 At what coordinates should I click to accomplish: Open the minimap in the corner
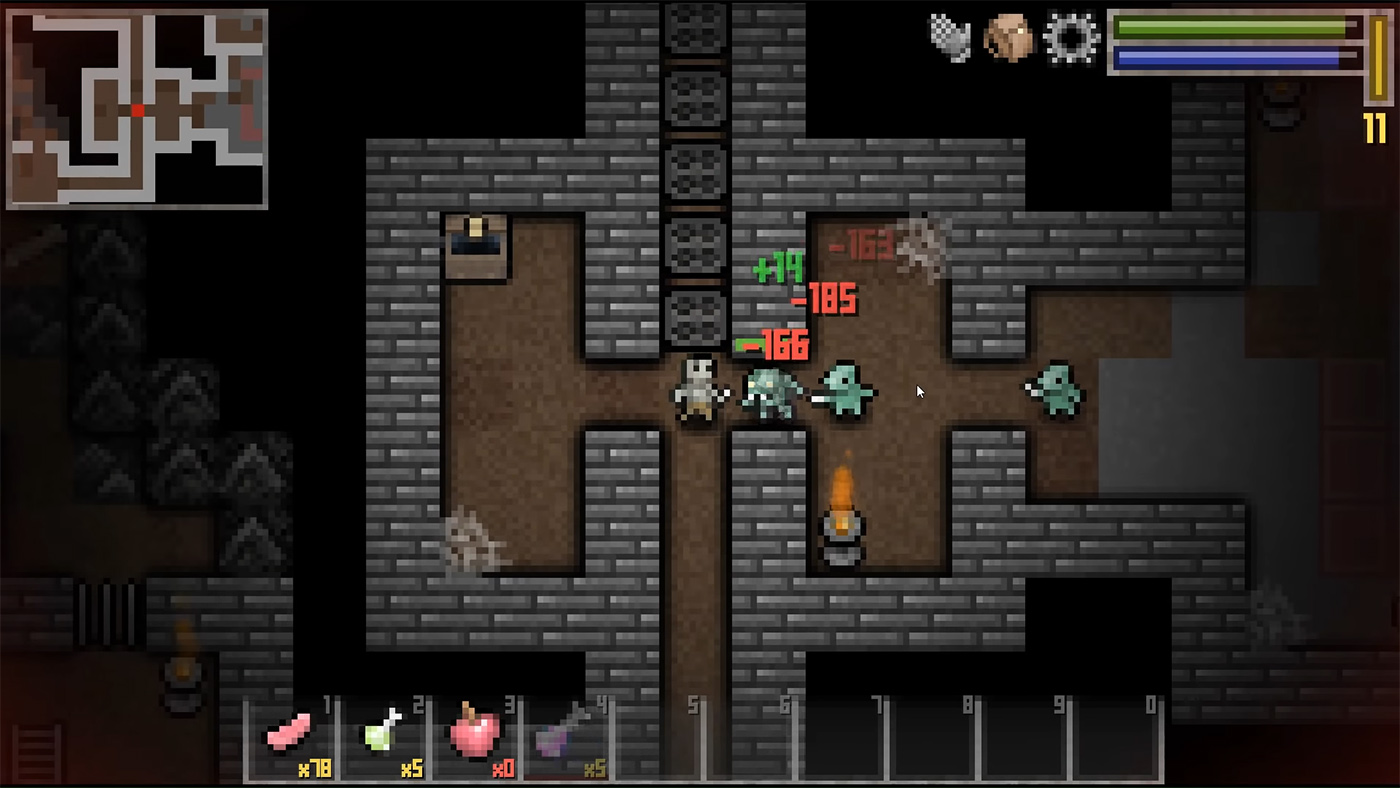point(137,105)
